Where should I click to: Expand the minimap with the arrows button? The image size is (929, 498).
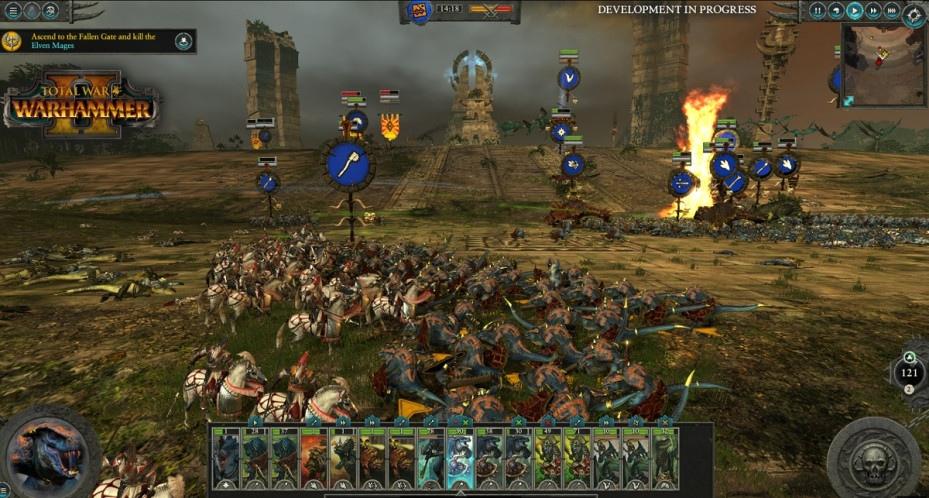(x=848, y=100)
